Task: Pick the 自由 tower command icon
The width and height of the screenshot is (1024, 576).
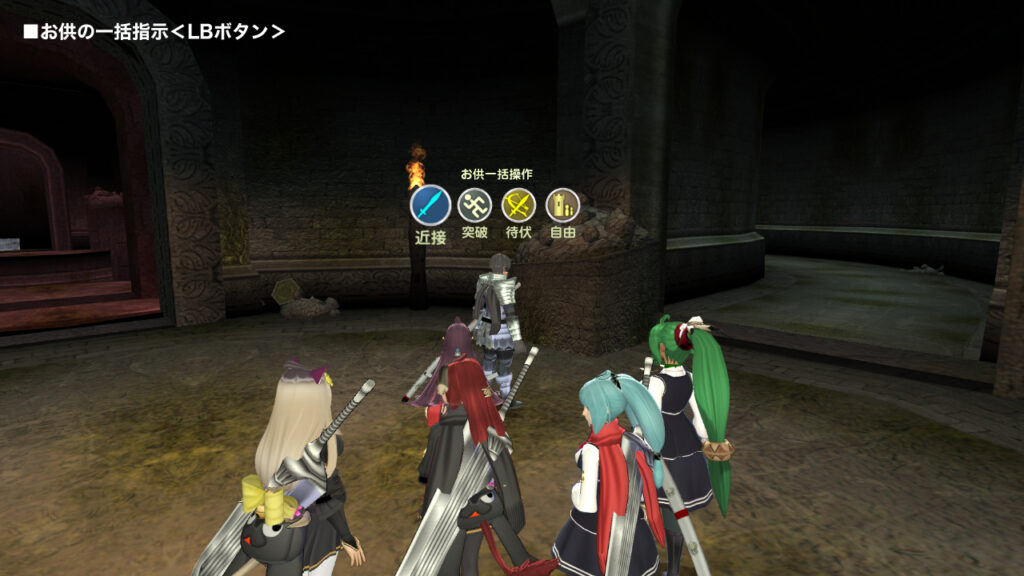Action: pos(562,205)
